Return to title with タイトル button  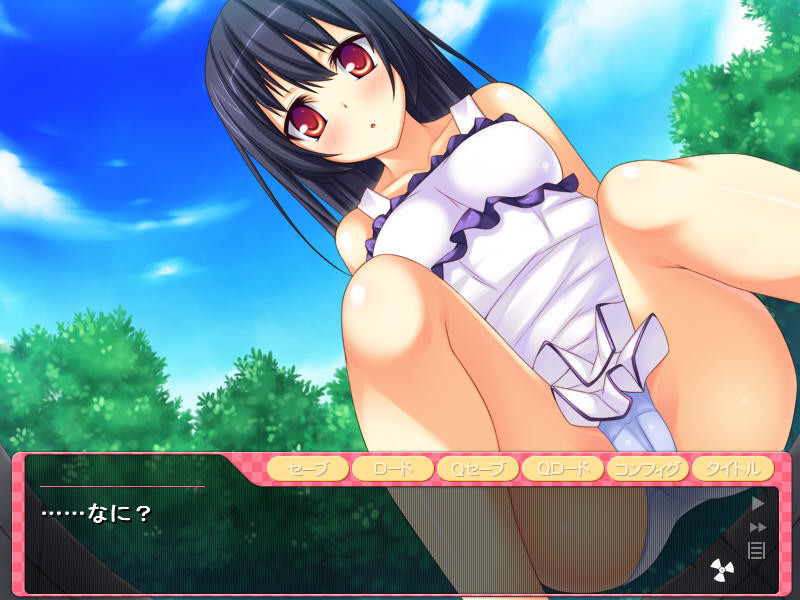pyautogui.click(x=732, y=468)
